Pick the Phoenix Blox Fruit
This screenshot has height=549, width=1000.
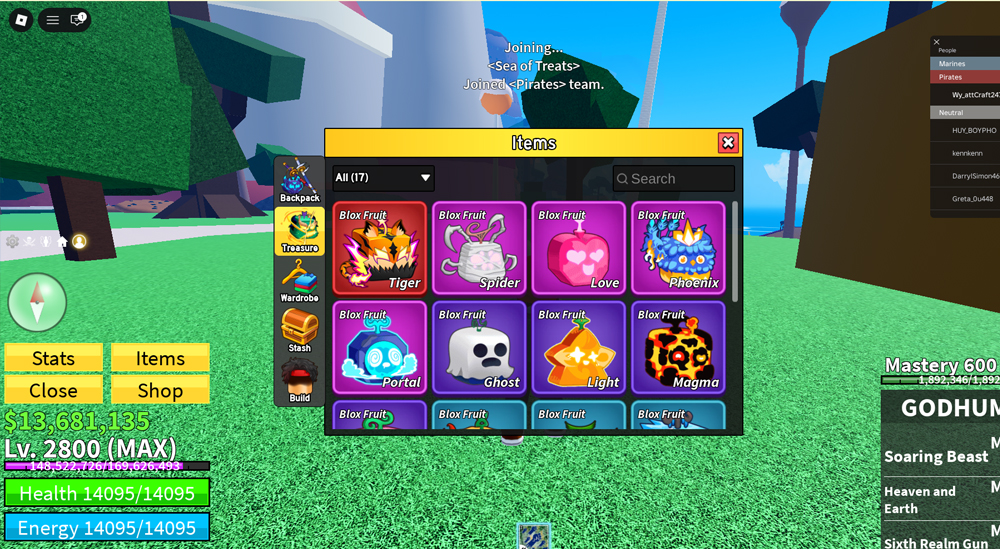[x=678, y=247]
